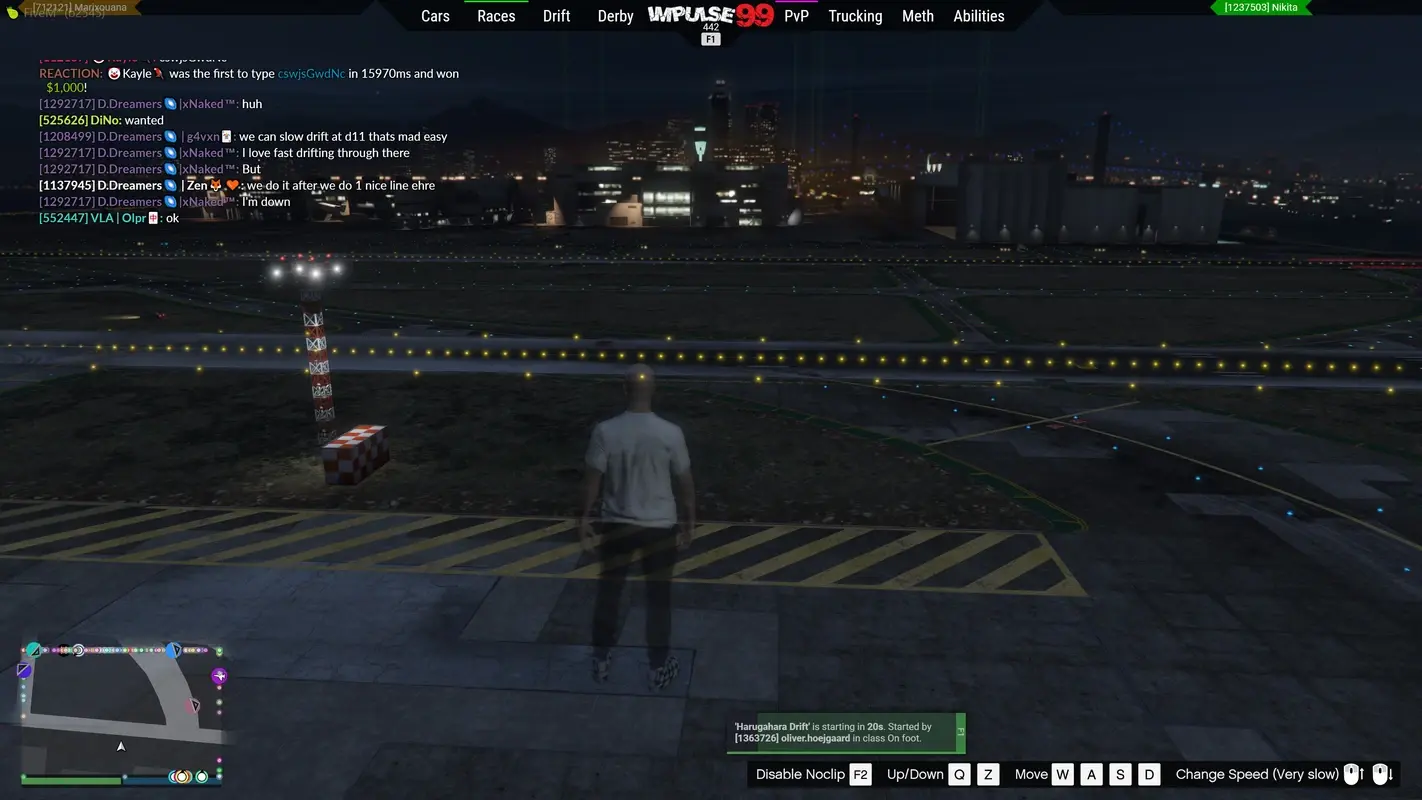1422x800 pixels.
Task: Click the F1 key icon under the server logo
Action: (x=710, y=38)
